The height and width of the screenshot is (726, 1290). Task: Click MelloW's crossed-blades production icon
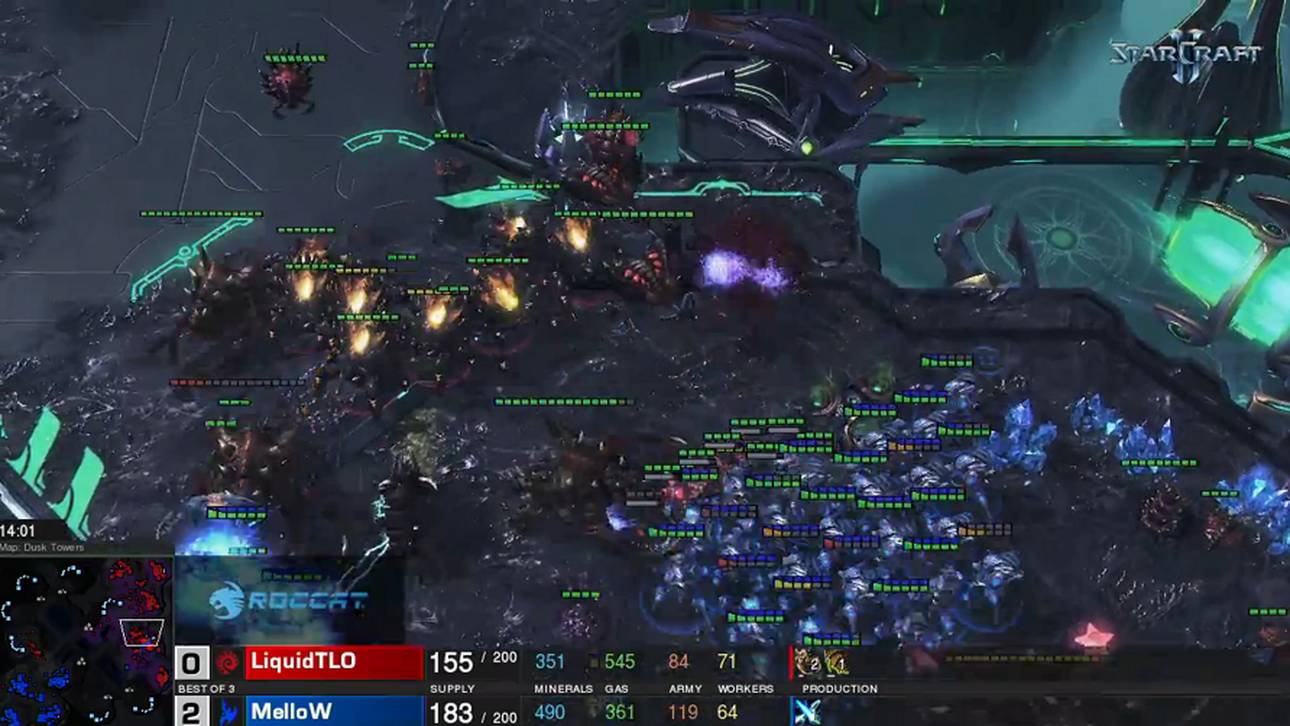806,711
